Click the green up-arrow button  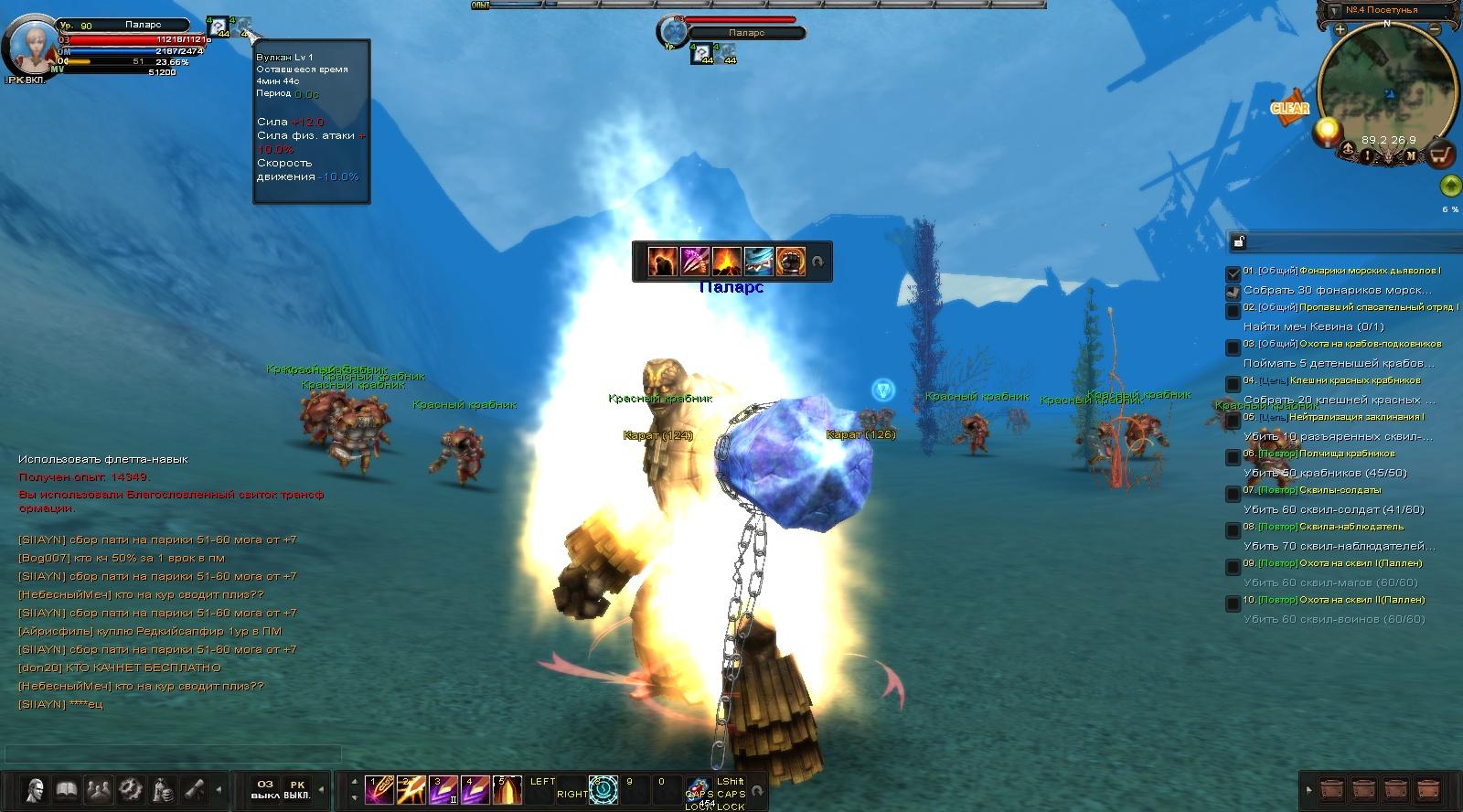[1449, 187]
